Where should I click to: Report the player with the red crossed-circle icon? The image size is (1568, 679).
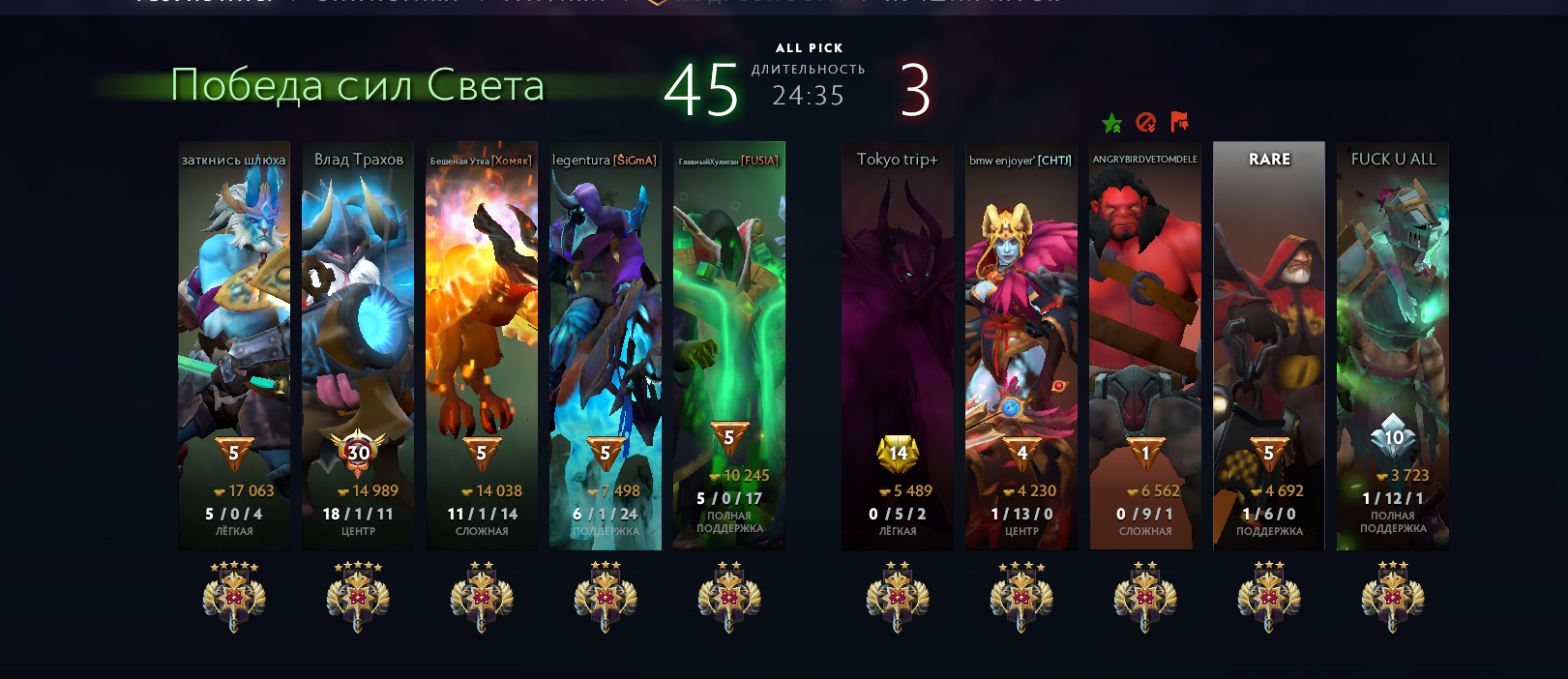pyautogui.click(x=1146, y=123)
